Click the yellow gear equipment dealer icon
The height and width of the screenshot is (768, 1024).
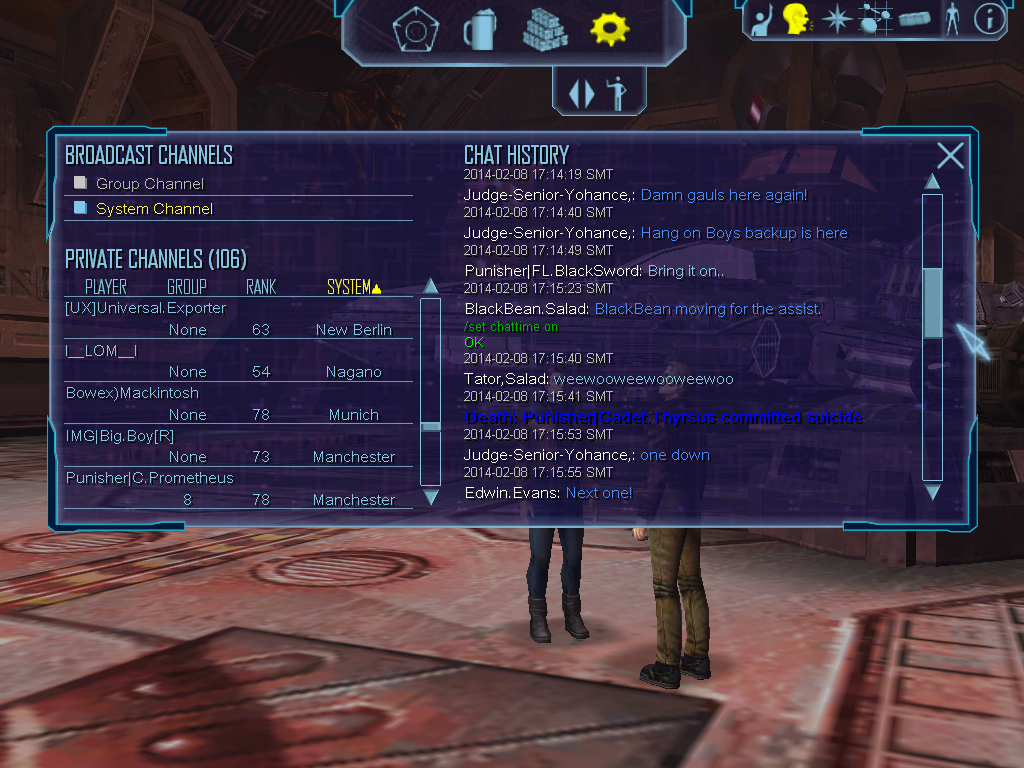point(609,30)
